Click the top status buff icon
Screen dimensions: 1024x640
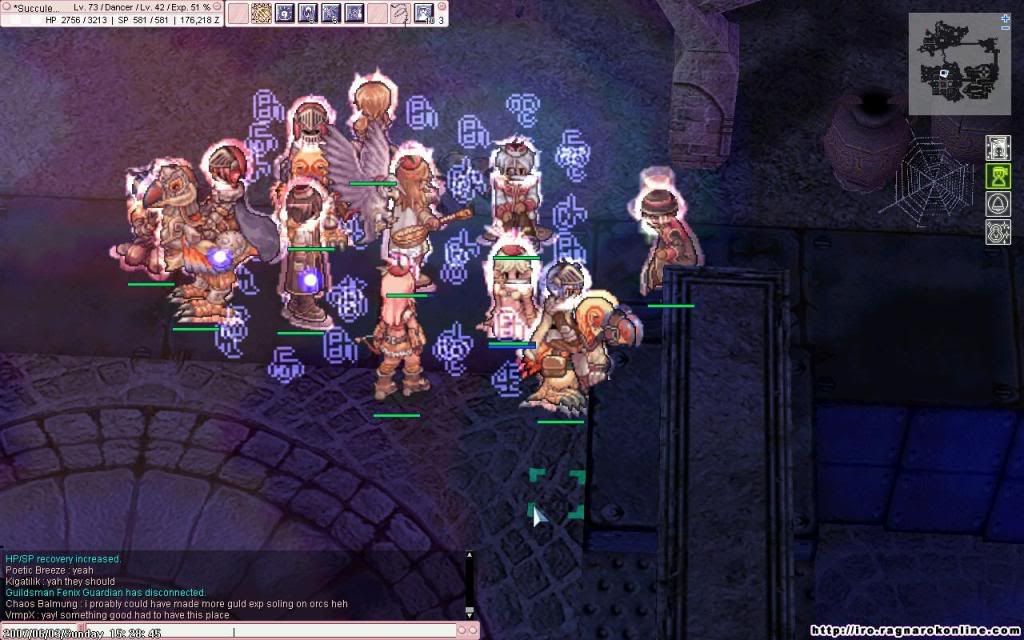point(997,148)
